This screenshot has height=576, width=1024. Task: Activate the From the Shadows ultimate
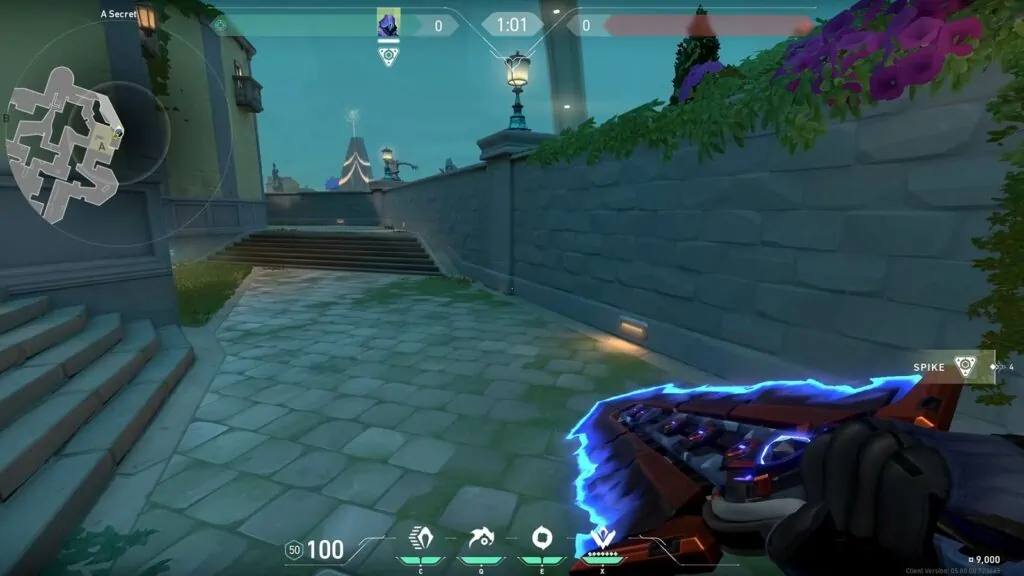coord(601,540)
